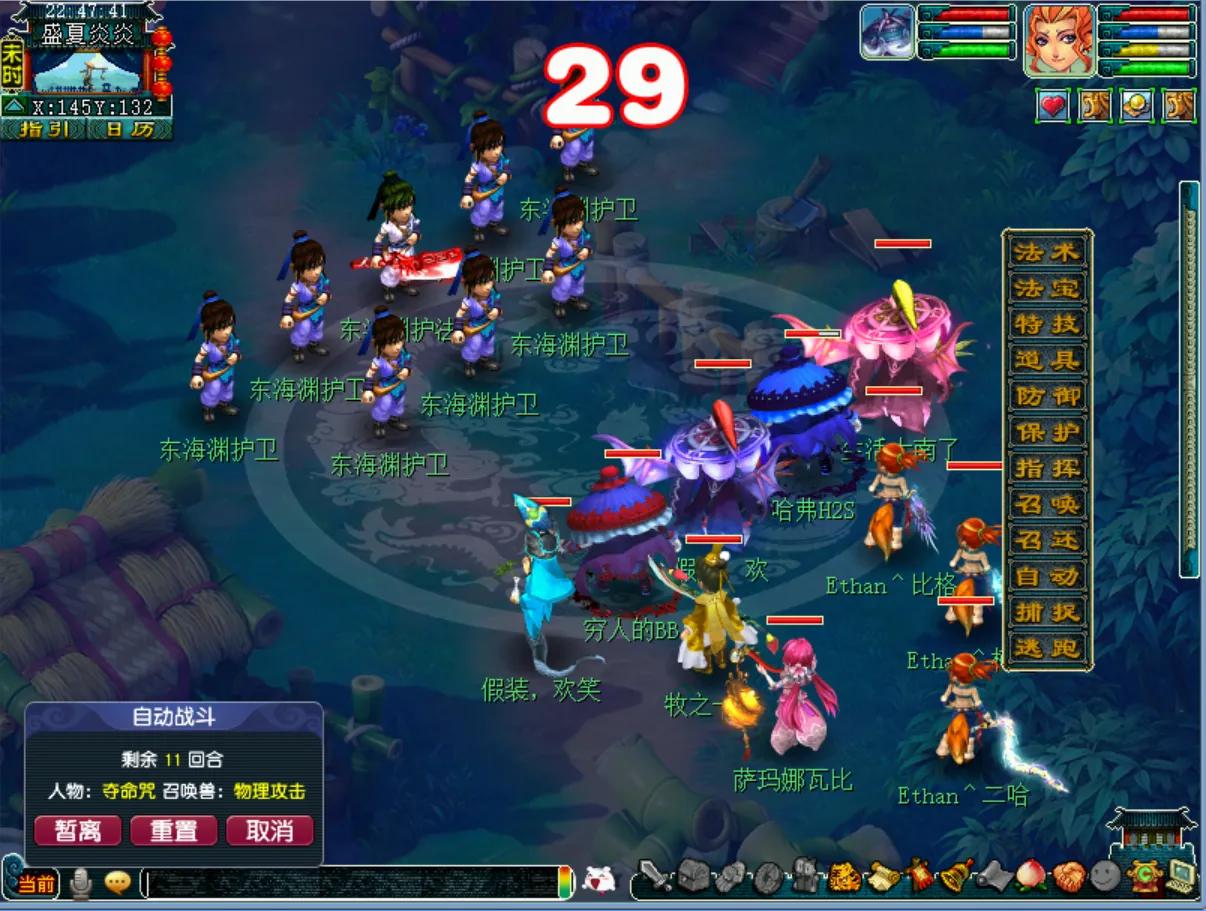Select the 召唤 summon command
The image size is (1206, 911).
click(x=1047, y=504)
